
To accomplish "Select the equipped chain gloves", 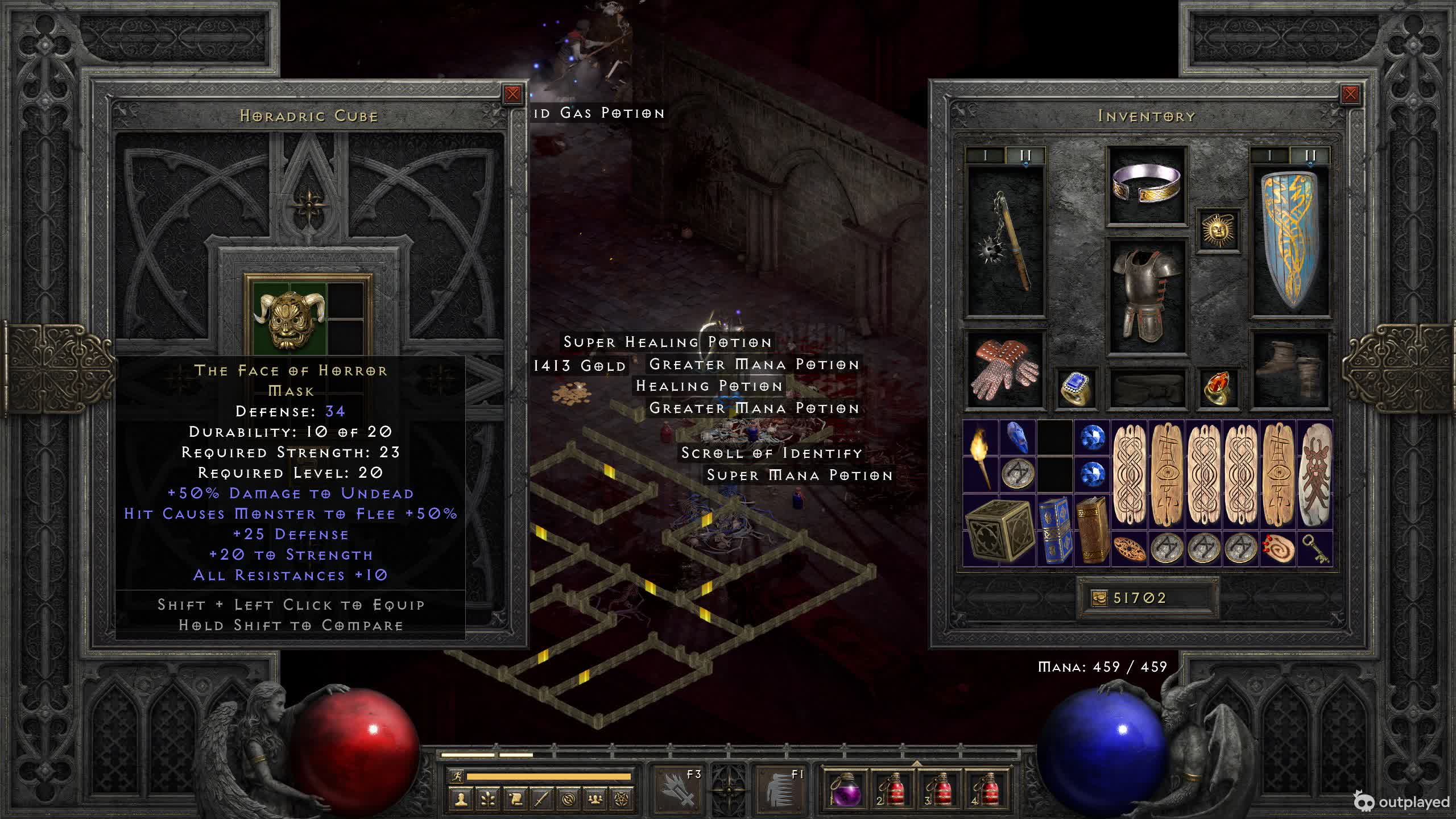I will [1005, 370].
